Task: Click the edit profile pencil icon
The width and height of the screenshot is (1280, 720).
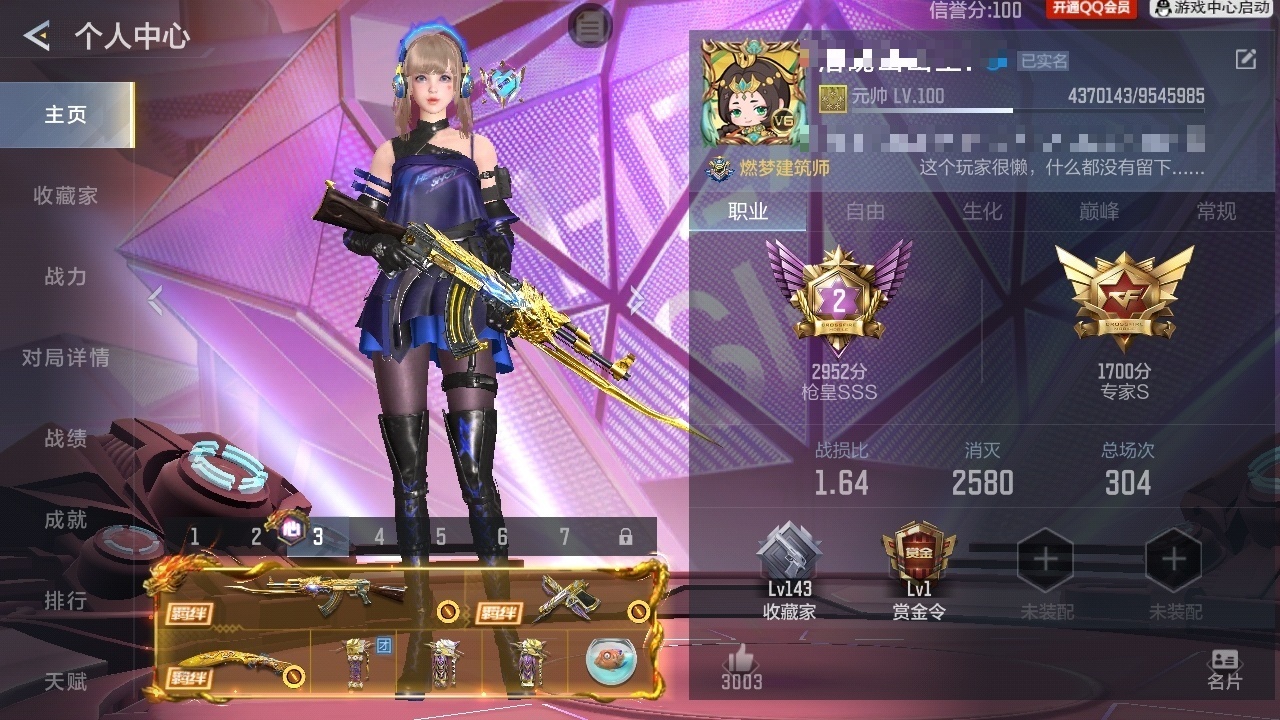Action: [1246, 59]
